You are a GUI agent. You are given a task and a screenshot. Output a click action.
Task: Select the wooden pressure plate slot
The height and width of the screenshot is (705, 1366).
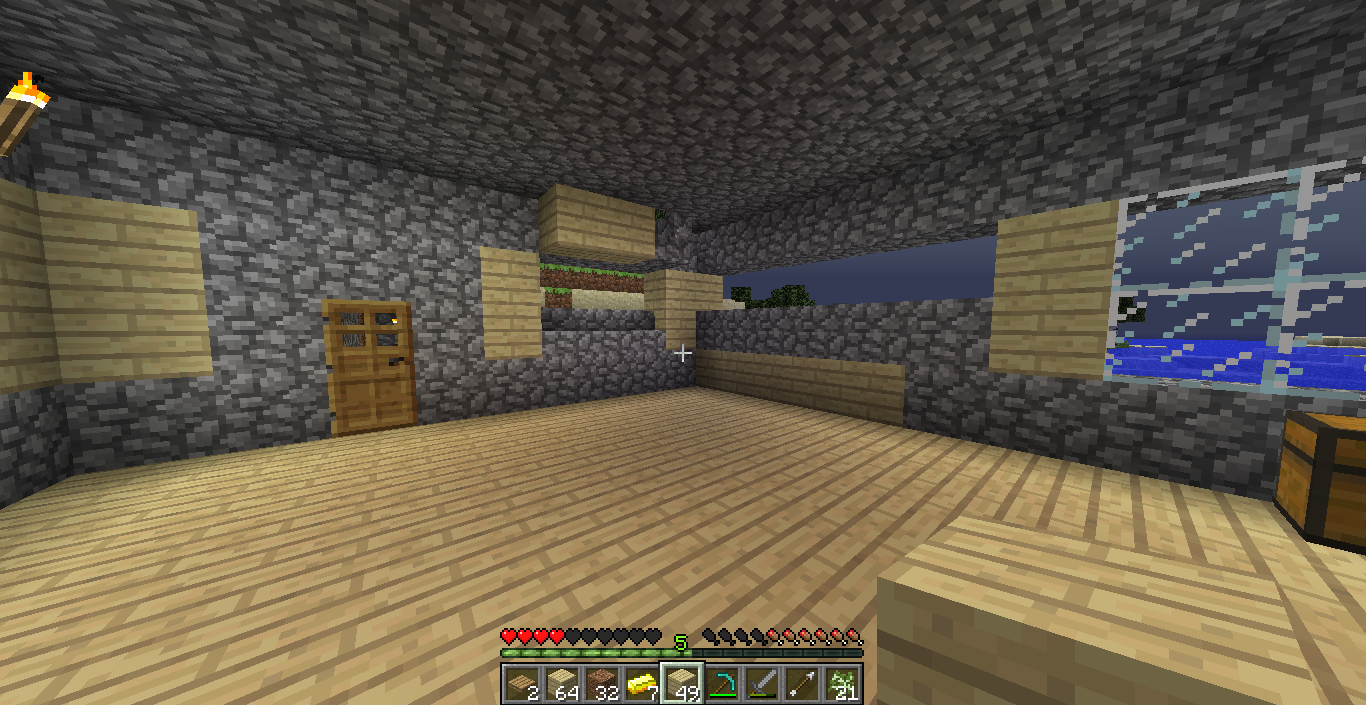pyautogui.click(x=522, y=684)
